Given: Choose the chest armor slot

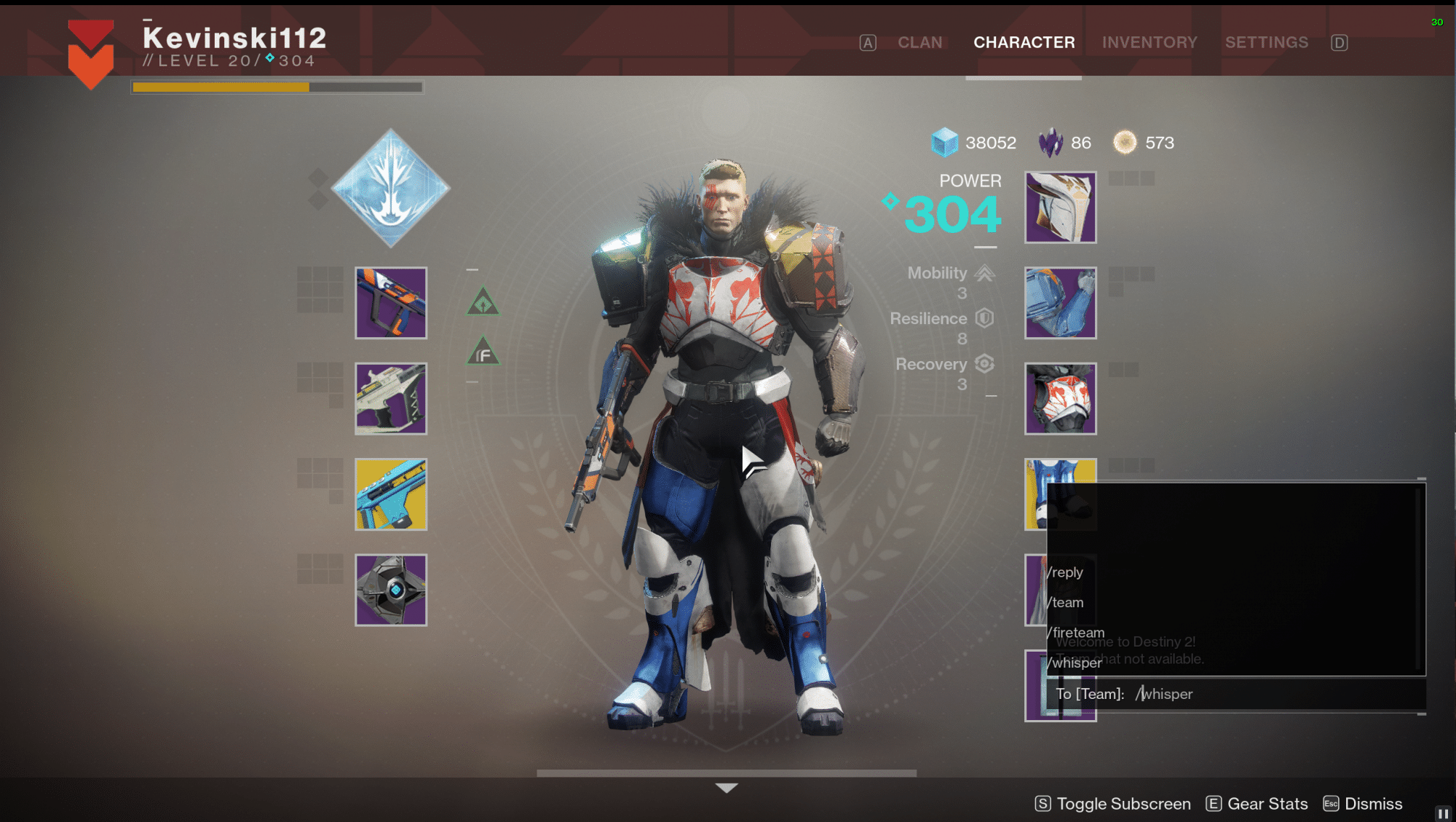Looking at the screenshot, I should pyautogui.click(x=1060, y=399).
